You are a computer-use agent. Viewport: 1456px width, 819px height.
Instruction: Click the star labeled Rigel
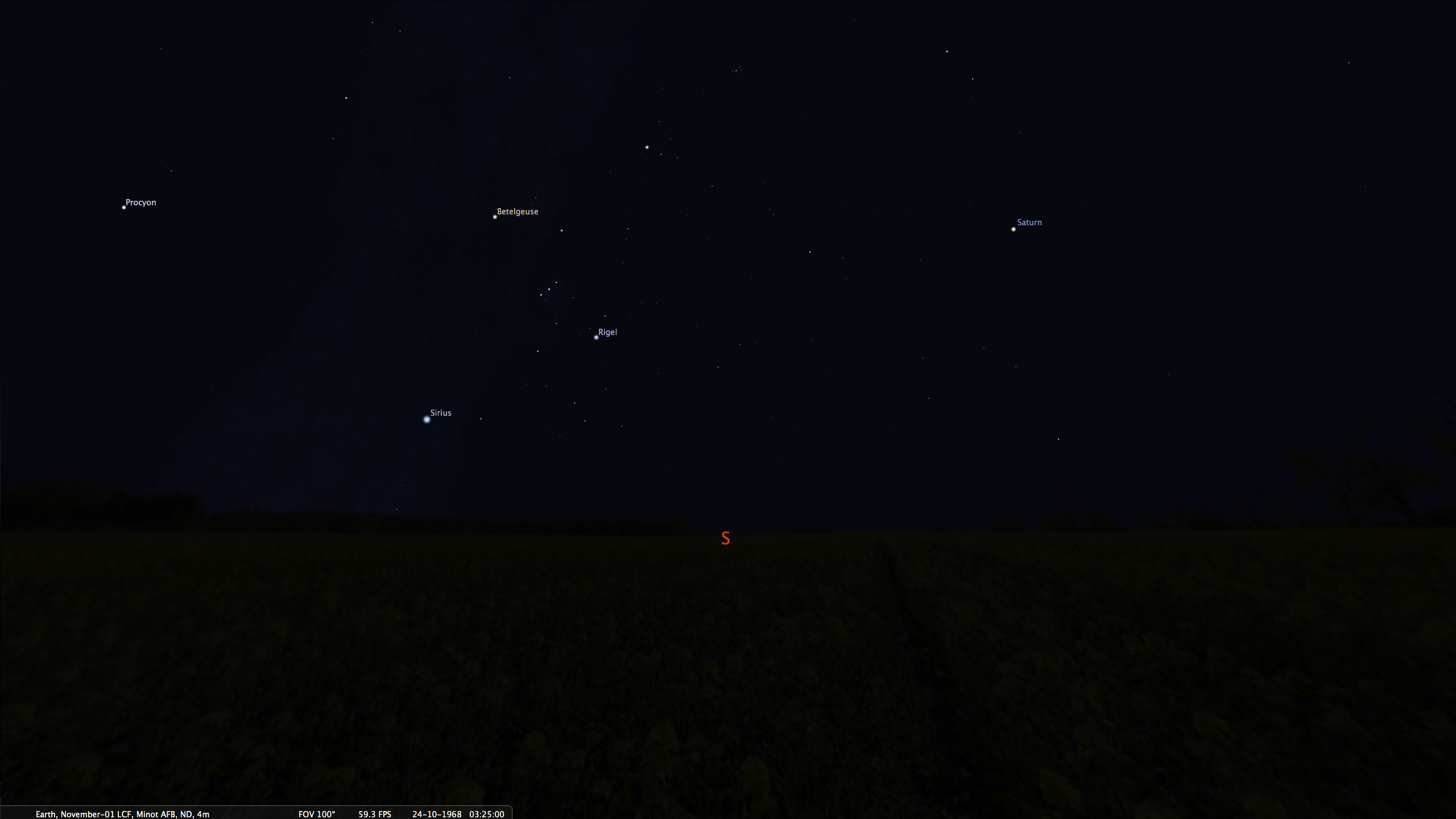596,337
